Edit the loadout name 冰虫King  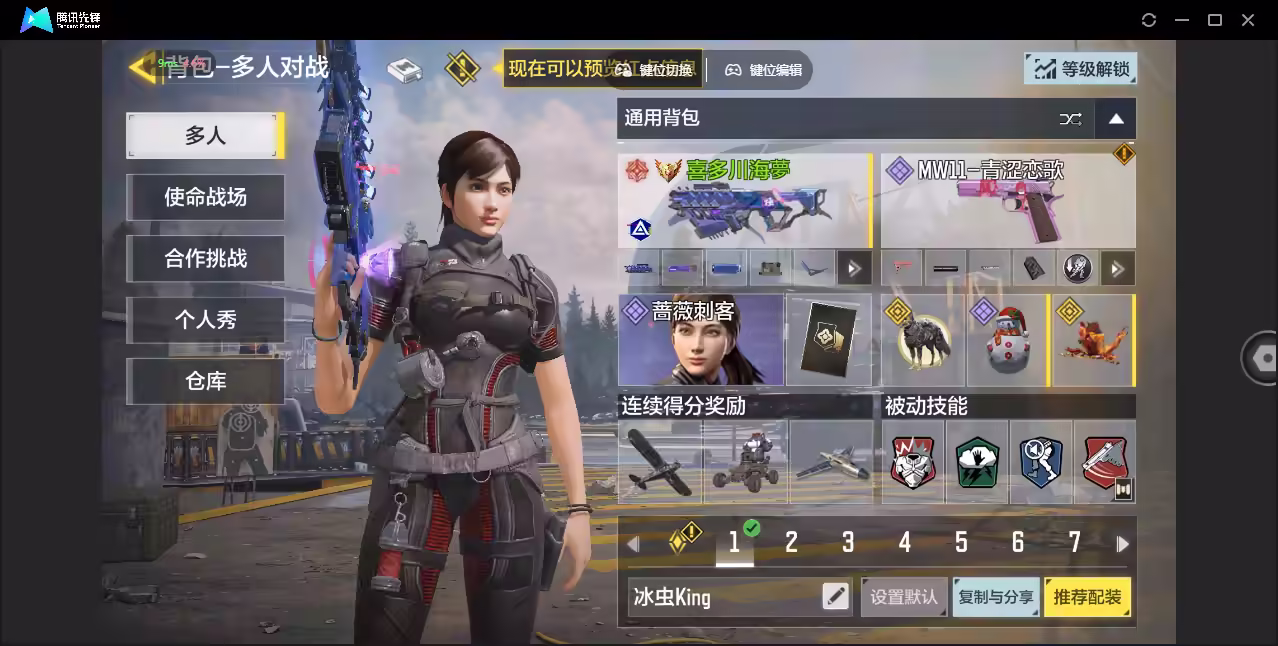pyautogui.click(x=835, y=597)
